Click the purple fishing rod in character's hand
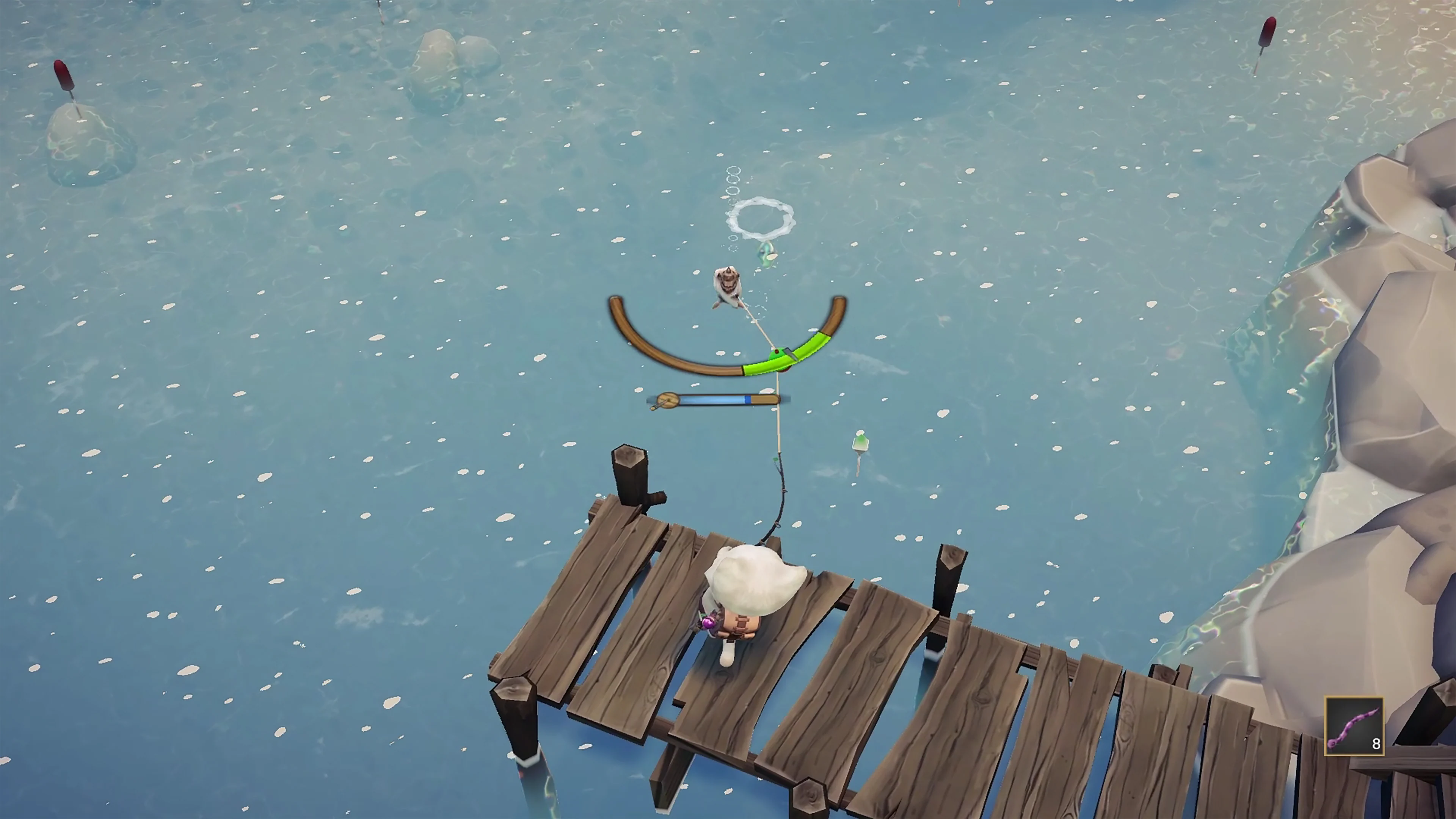The height and width of the screenshot is (819, 1456). pos(709,622)
